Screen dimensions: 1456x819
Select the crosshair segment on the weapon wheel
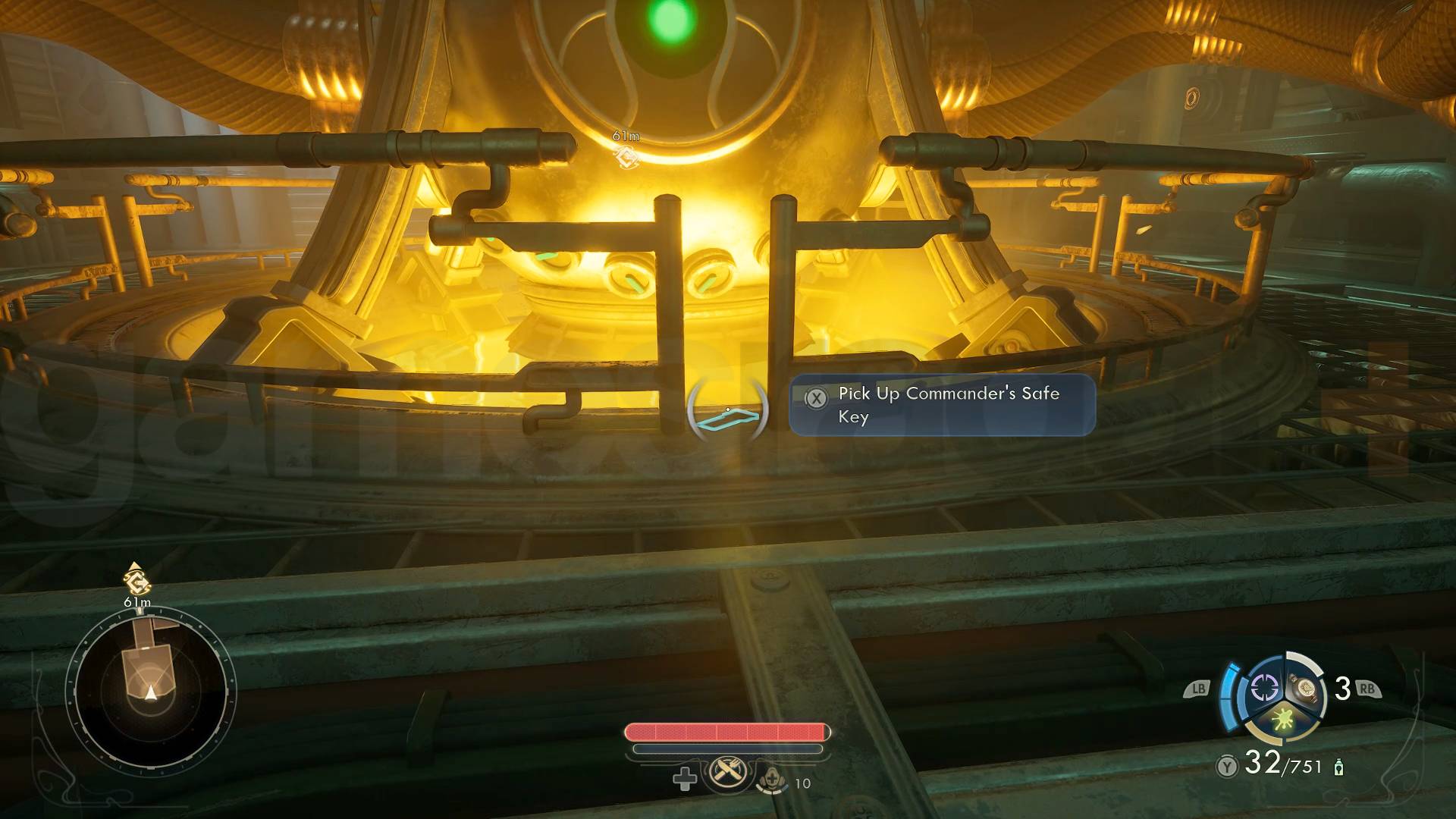pyautogui.click(x=1264, y=687)
